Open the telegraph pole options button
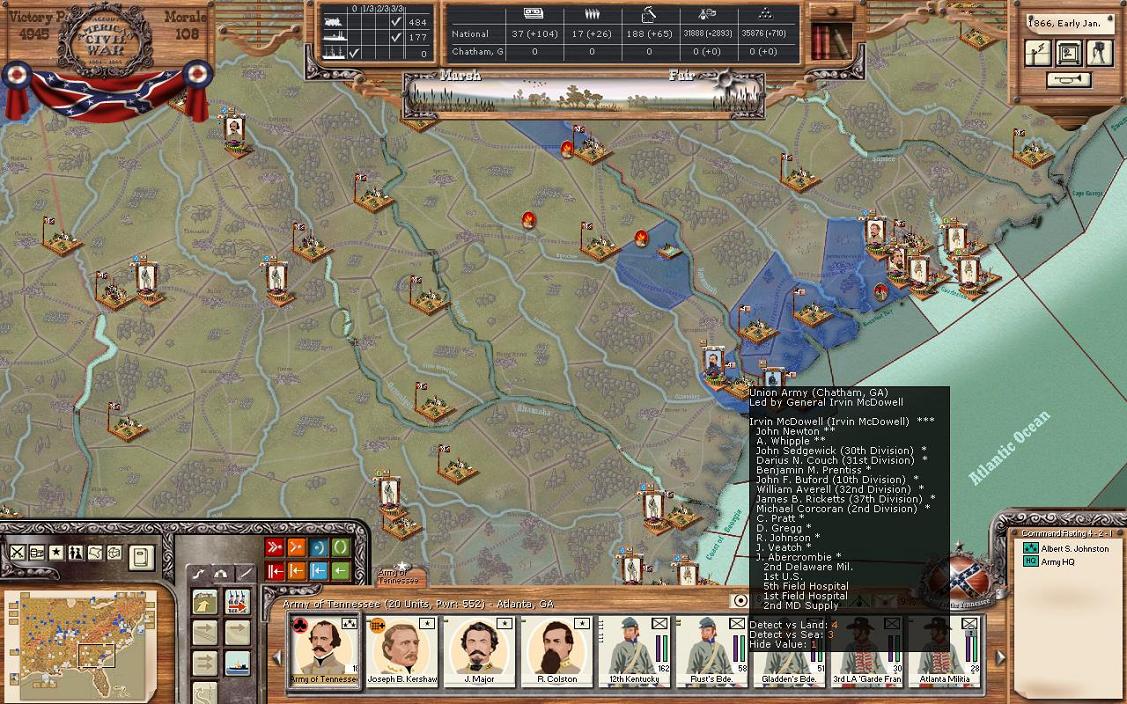The height and width of the screenshot is (704, 1127). click(x=1039, y=53)
